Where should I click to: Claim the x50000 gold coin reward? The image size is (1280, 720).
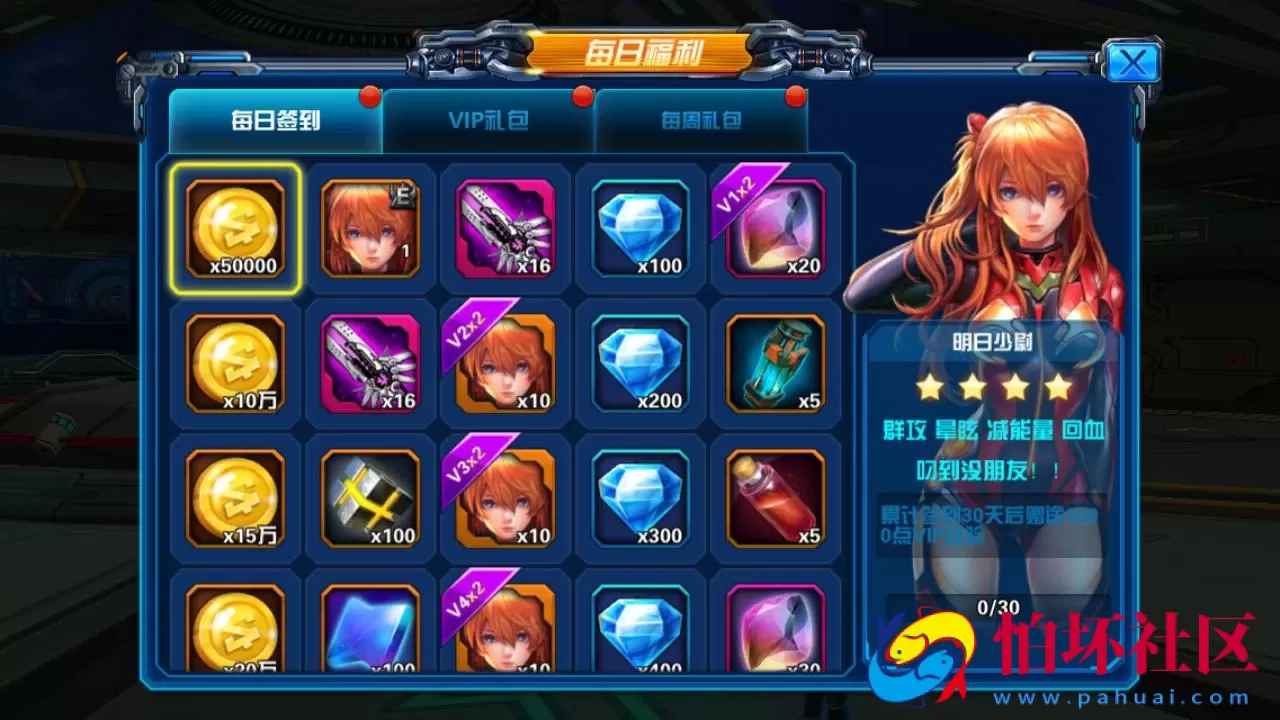coord(234,230)
